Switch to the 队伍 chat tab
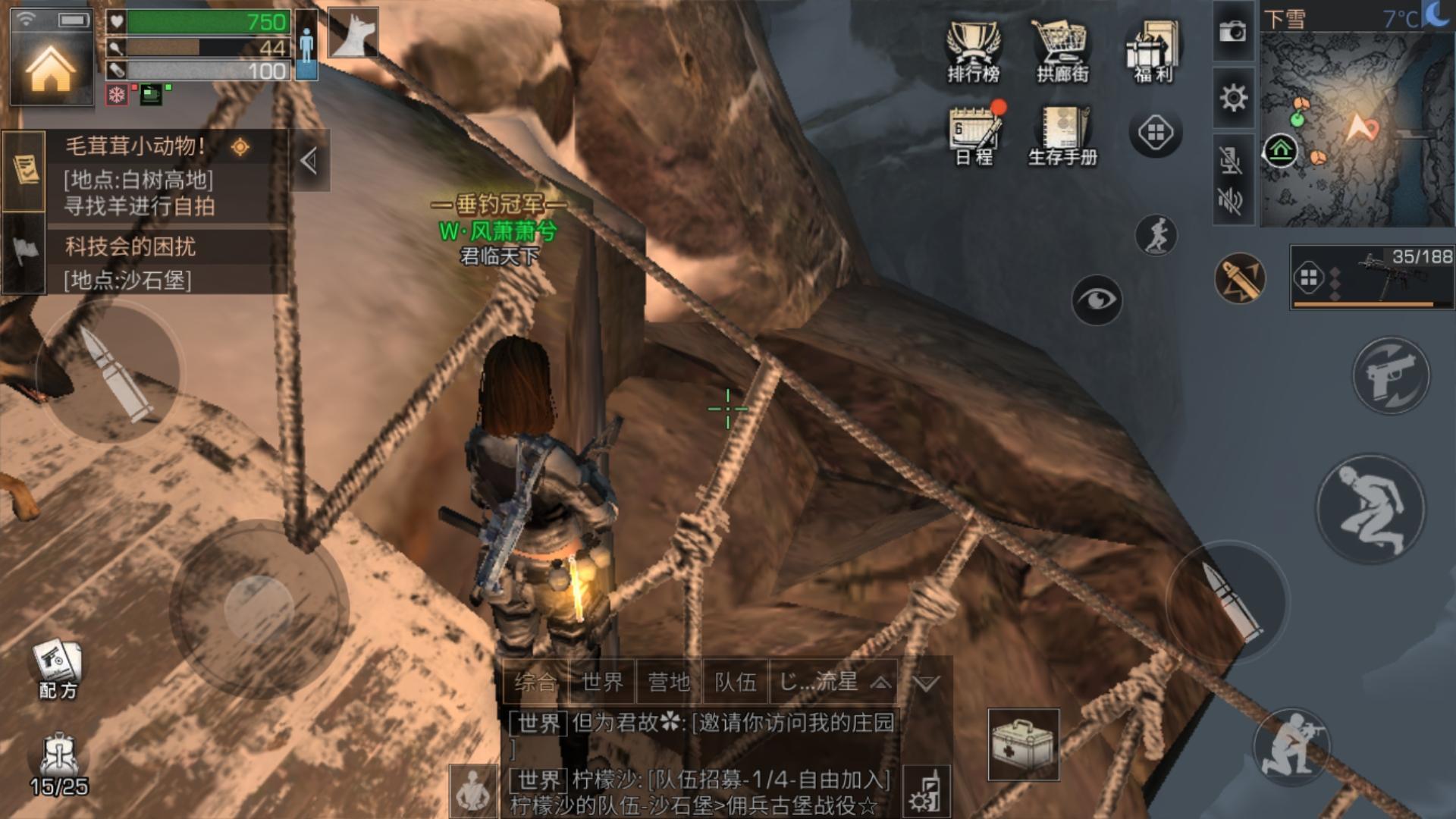 click(735, 682)
